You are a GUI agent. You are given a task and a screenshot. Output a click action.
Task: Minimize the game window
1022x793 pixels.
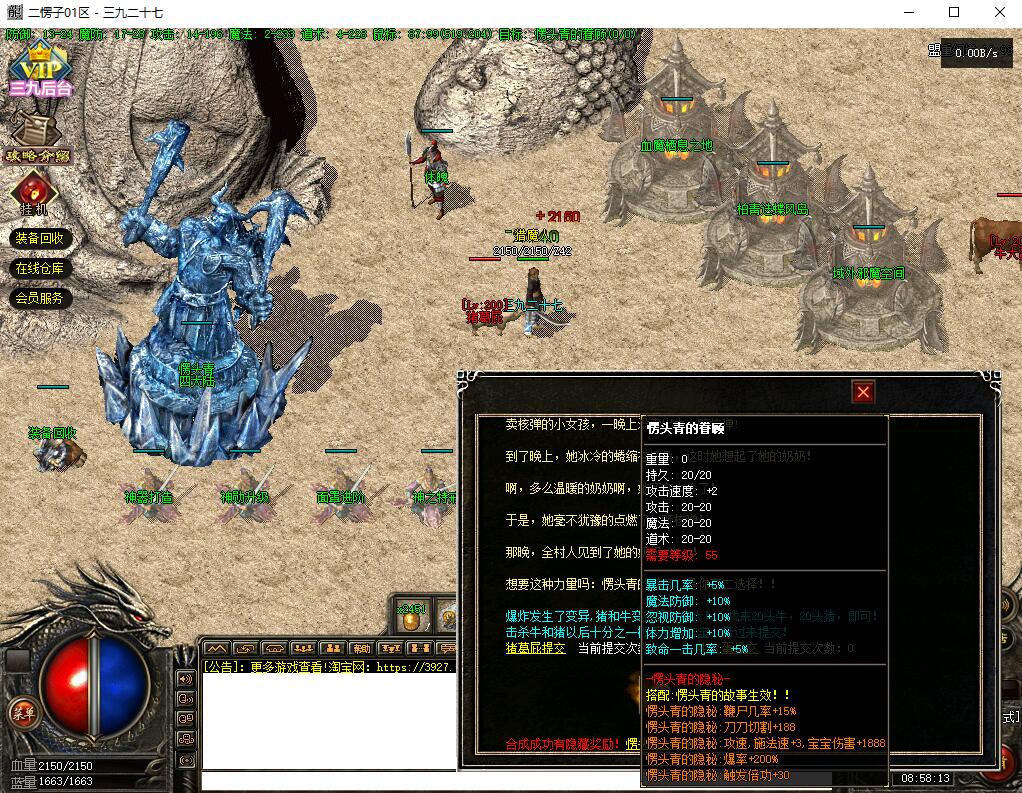(907, 13)
